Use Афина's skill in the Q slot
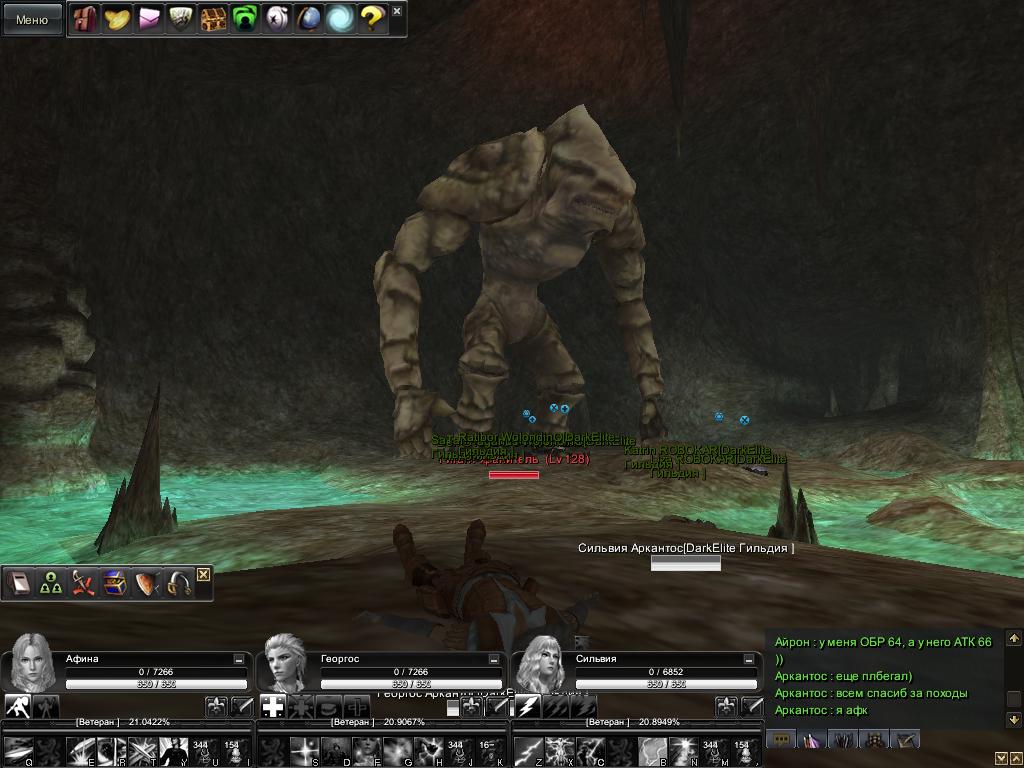 coord(19,751)
